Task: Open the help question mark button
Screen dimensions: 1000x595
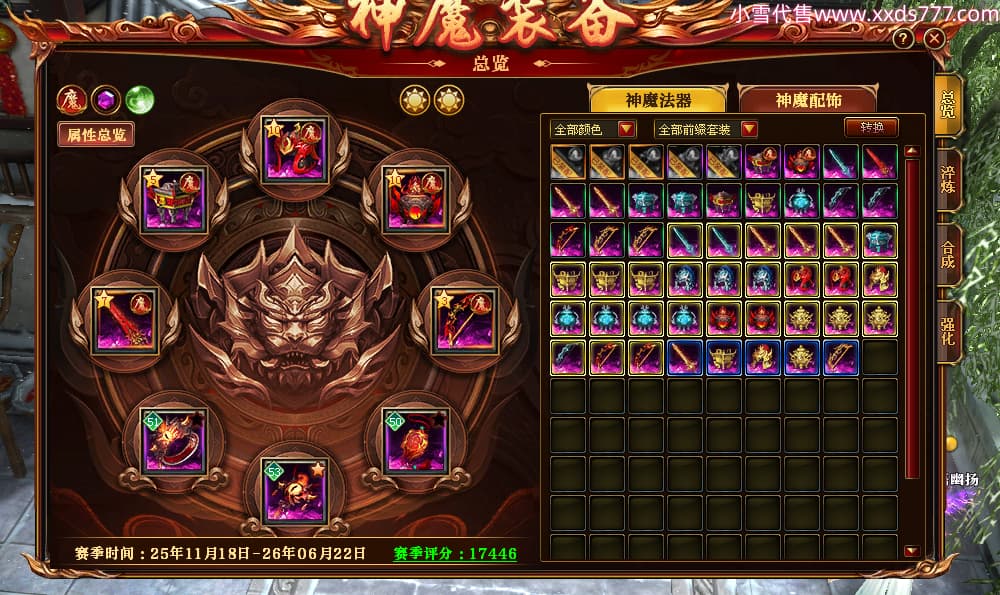Action: pos(903,39)
